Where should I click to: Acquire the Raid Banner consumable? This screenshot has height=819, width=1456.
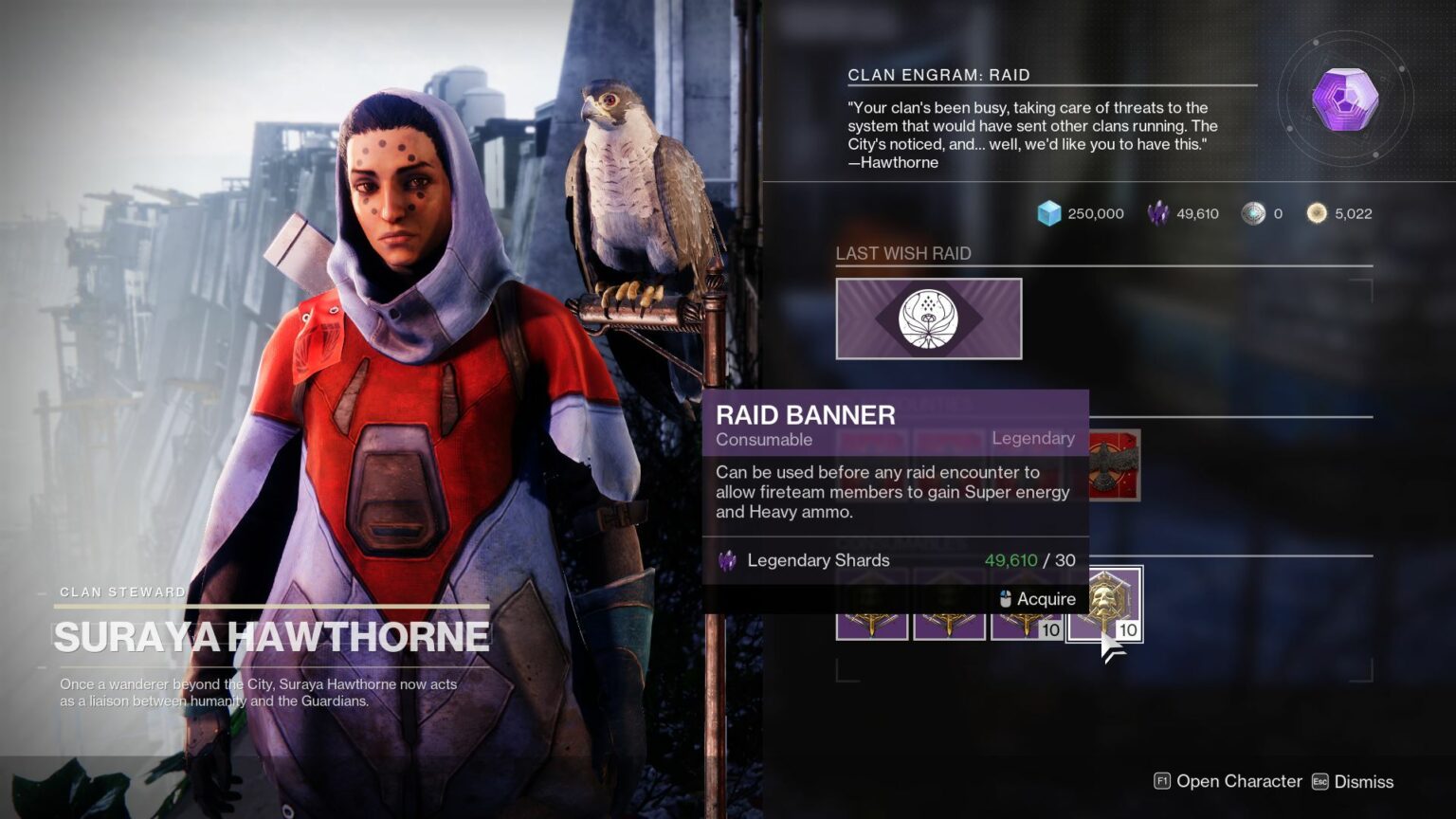point(1046,598)
